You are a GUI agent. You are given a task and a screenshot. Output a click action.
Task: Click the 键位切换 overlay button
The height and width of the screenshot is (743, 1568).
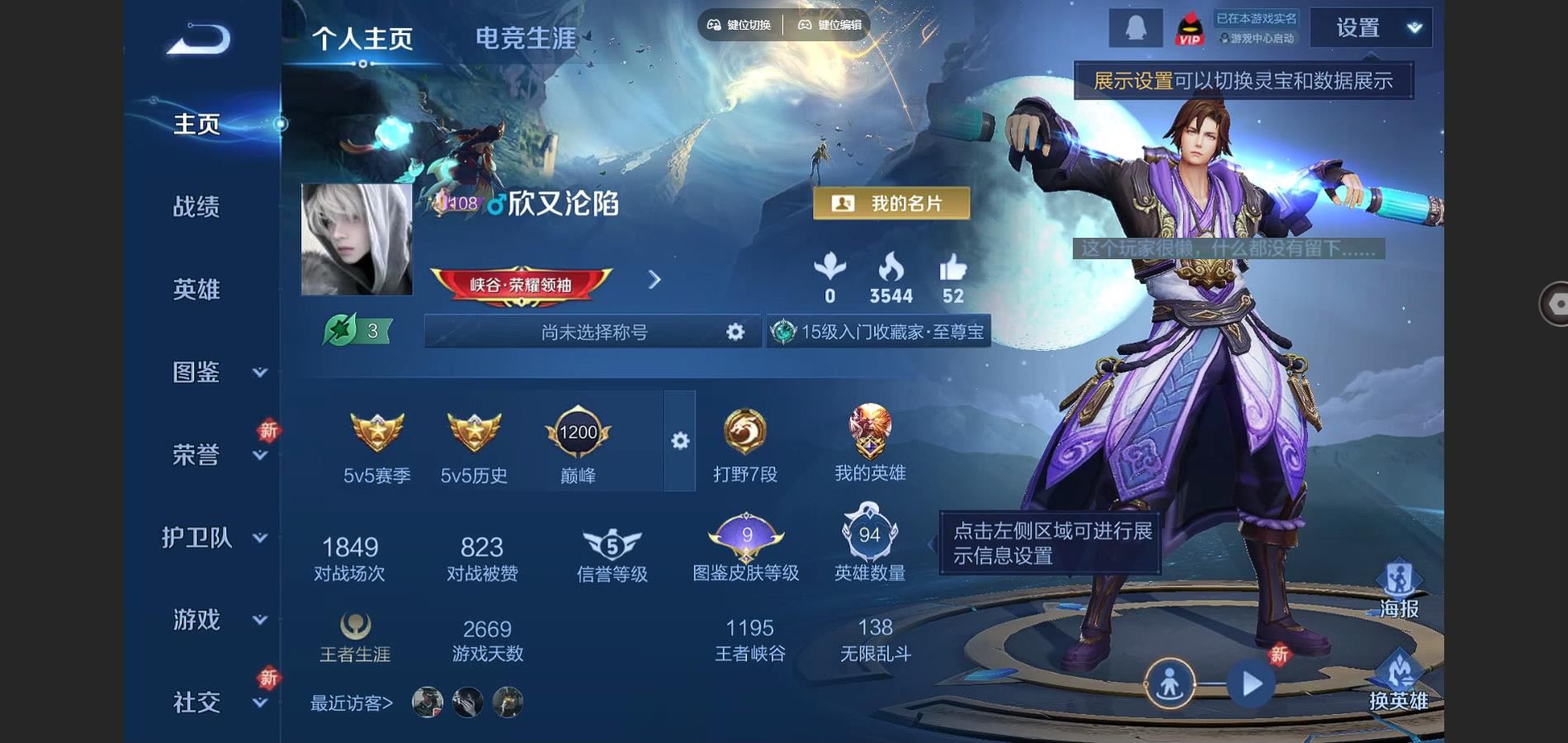coord(739,25)
